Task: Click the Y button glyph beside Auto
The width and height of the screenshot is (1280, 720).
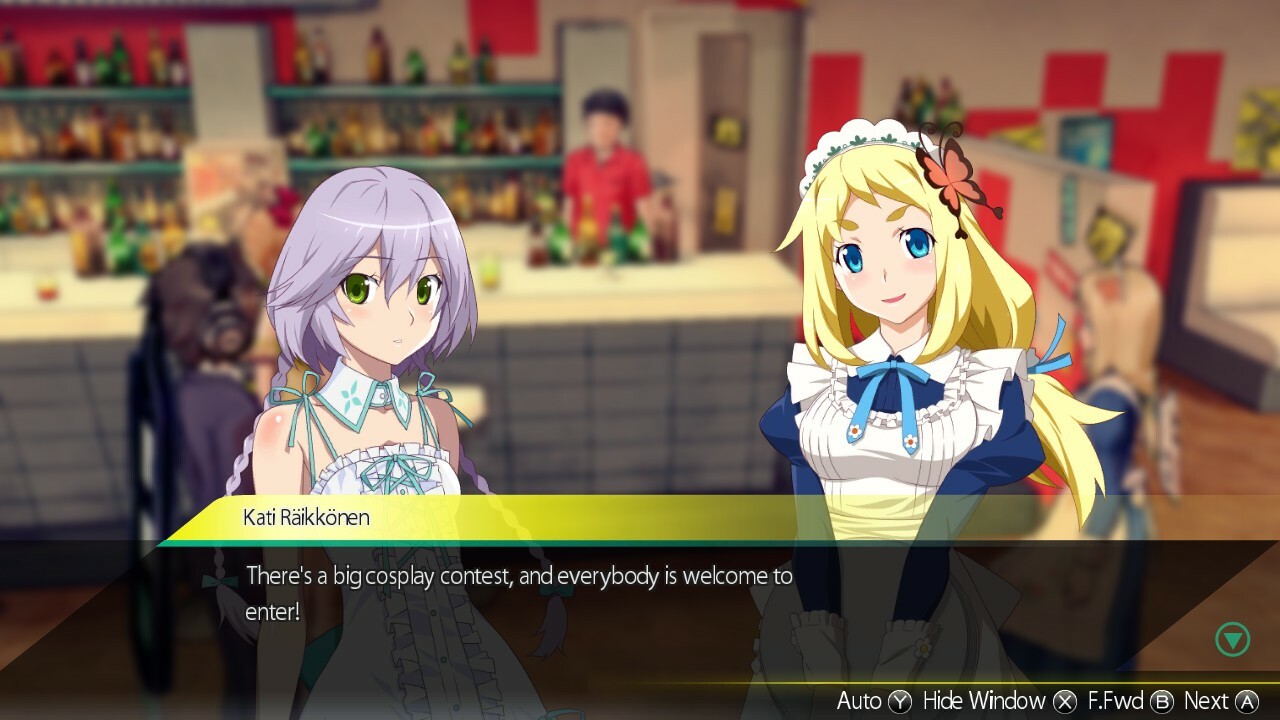Action: [x=899, y=701]
